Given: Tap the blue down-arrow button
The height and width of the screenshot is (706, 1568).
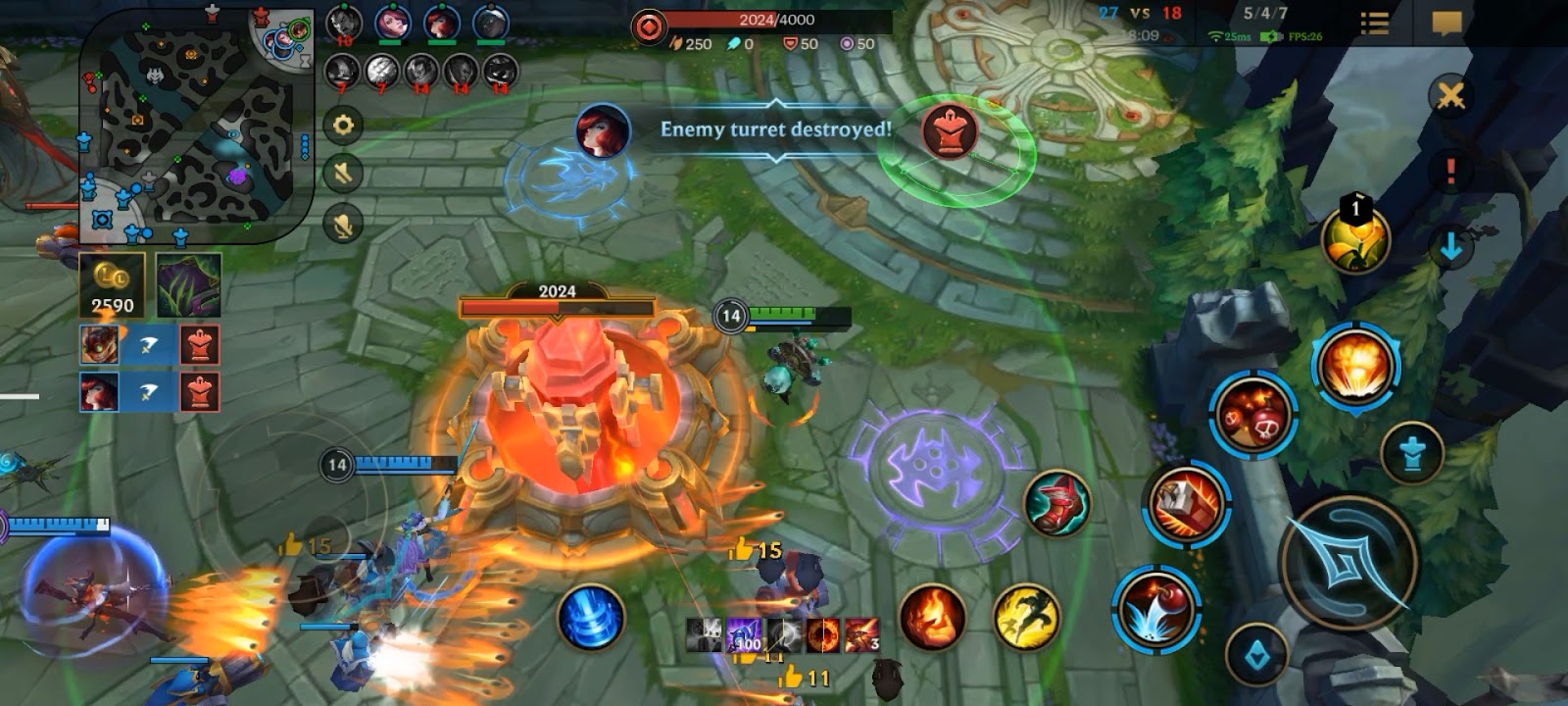Looking at the screenshot, I should 1450,247.
